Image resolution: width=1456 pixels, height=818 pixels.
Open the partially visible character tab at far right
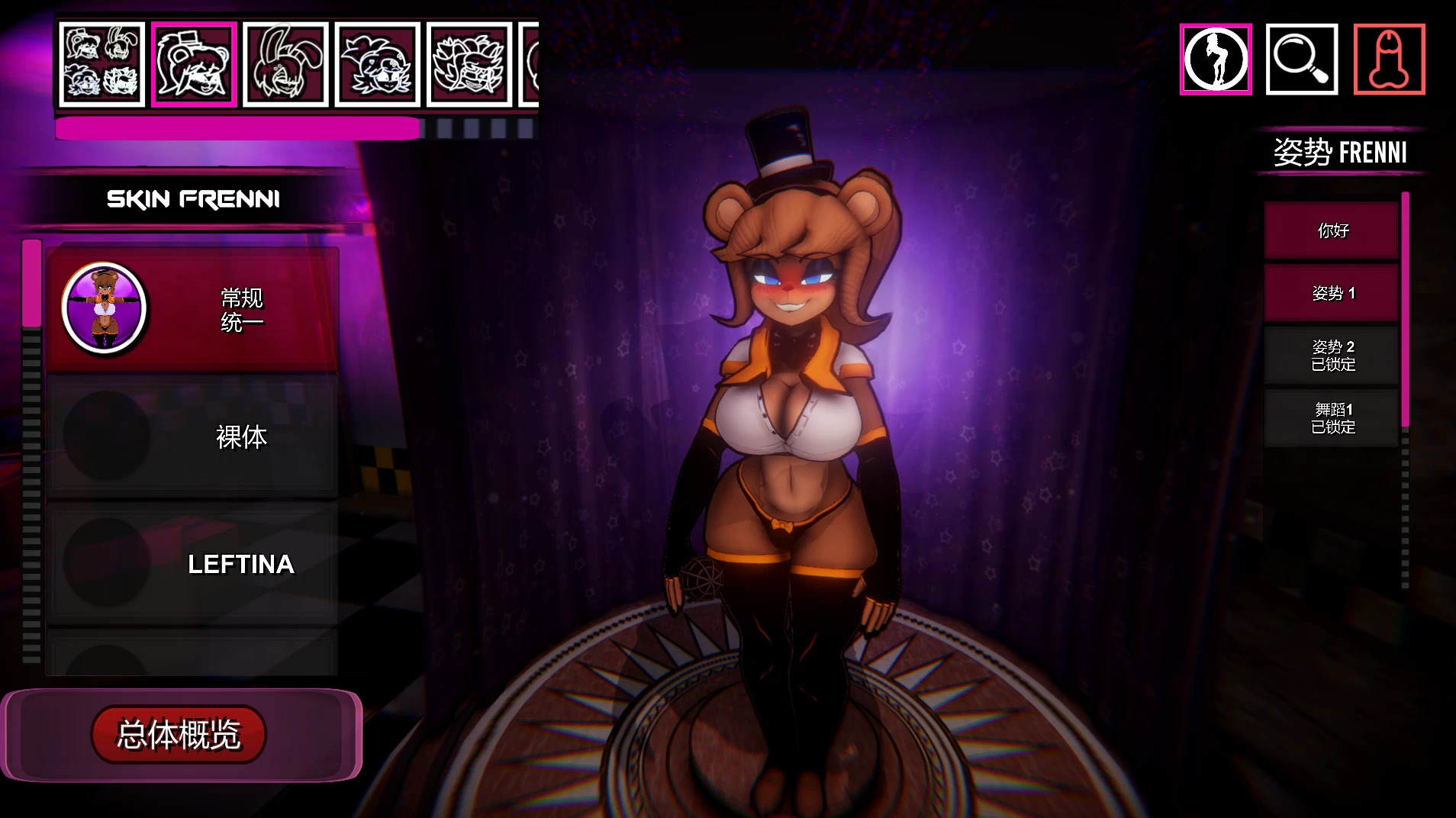tap(530, 63)
